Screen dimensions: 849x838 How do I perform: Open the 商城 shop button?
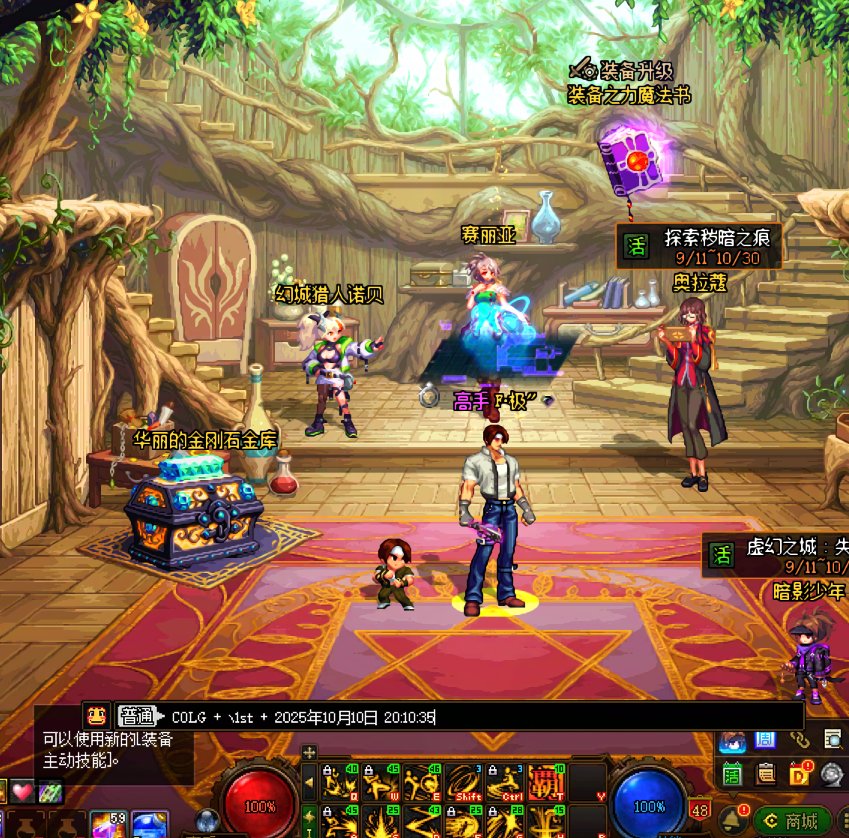(x=792, y=821)
